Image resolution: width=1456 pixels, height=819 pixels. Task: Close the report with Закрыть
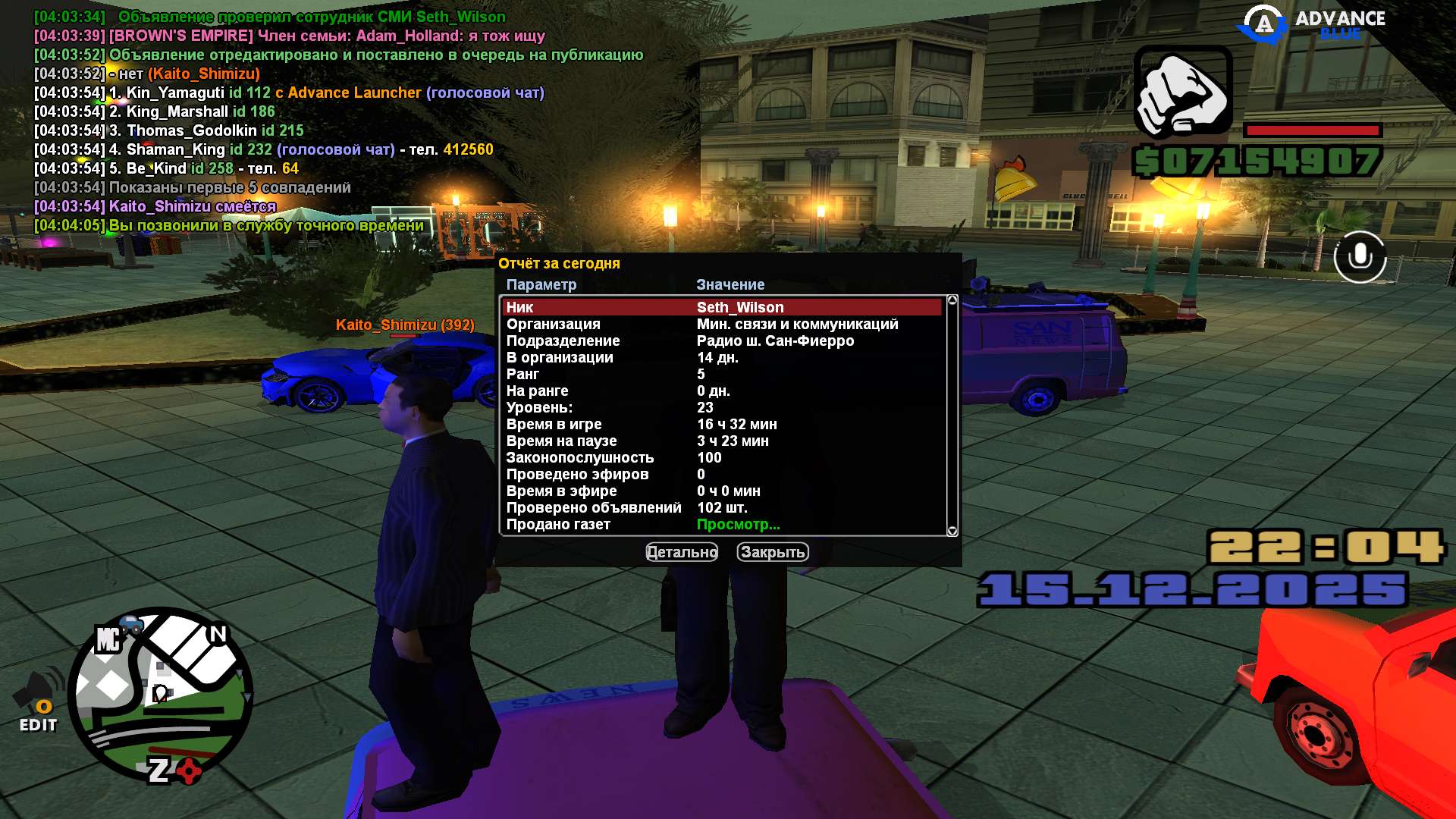772,552
